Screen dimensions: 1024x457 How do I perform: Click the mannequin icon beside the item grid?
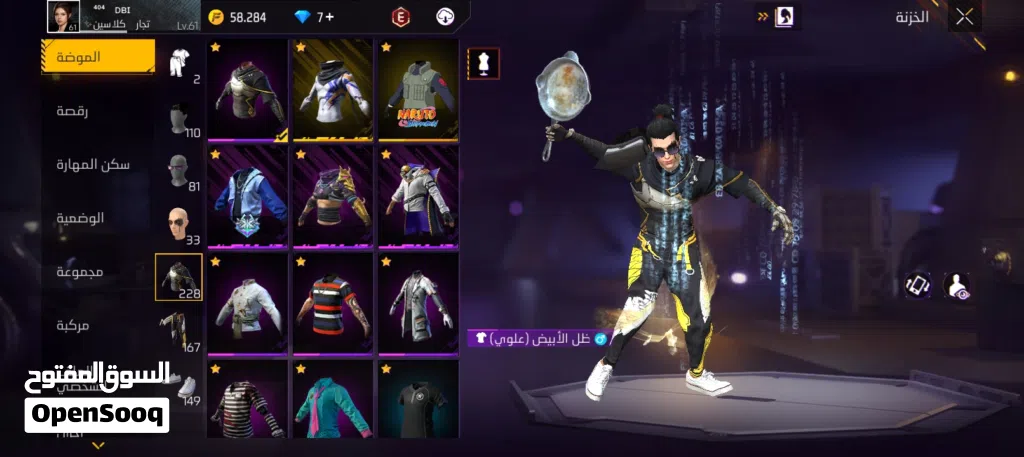(x=484, y=63)
